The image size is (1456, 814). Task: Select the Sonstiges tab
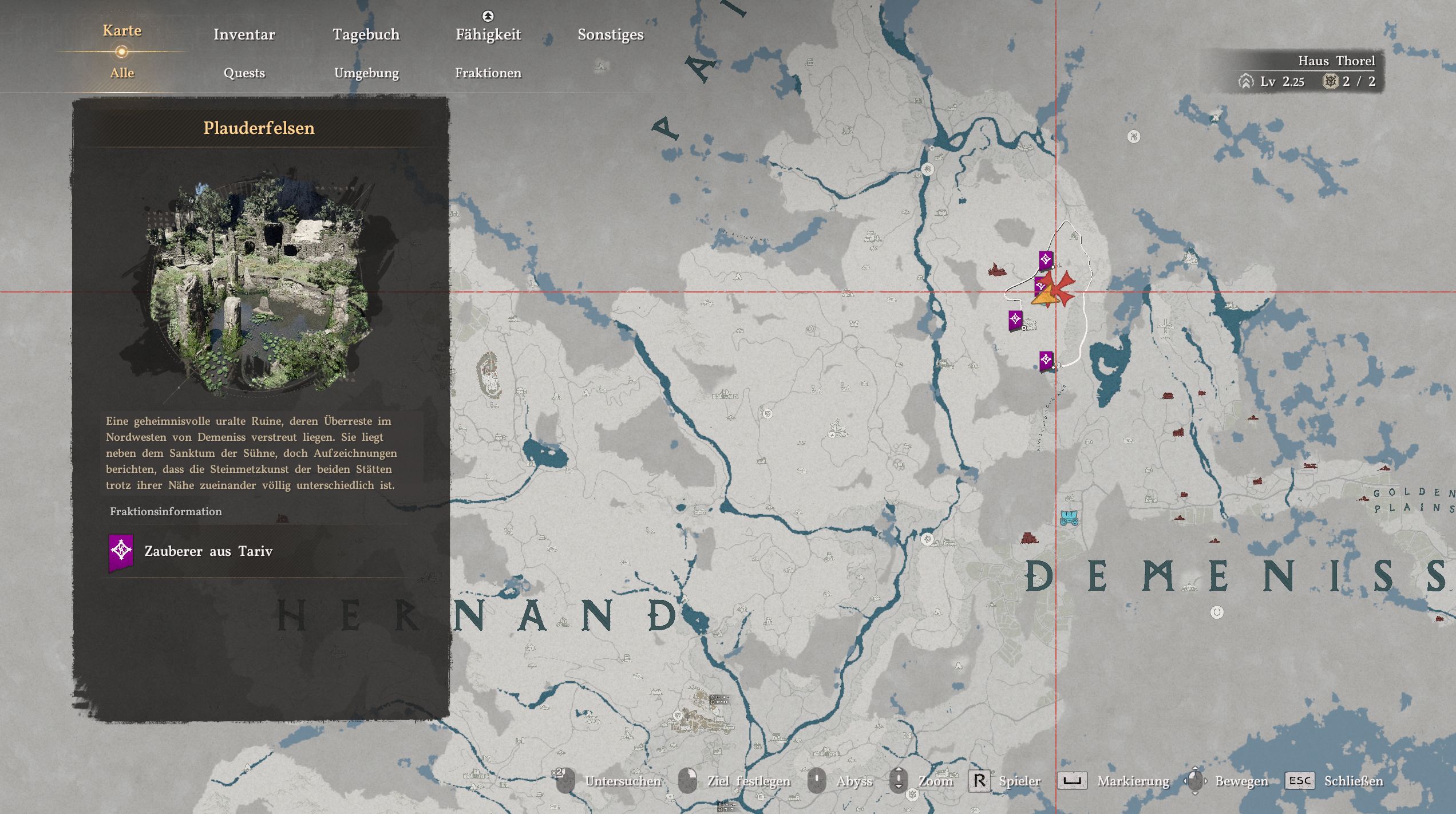tap(610, 34)
